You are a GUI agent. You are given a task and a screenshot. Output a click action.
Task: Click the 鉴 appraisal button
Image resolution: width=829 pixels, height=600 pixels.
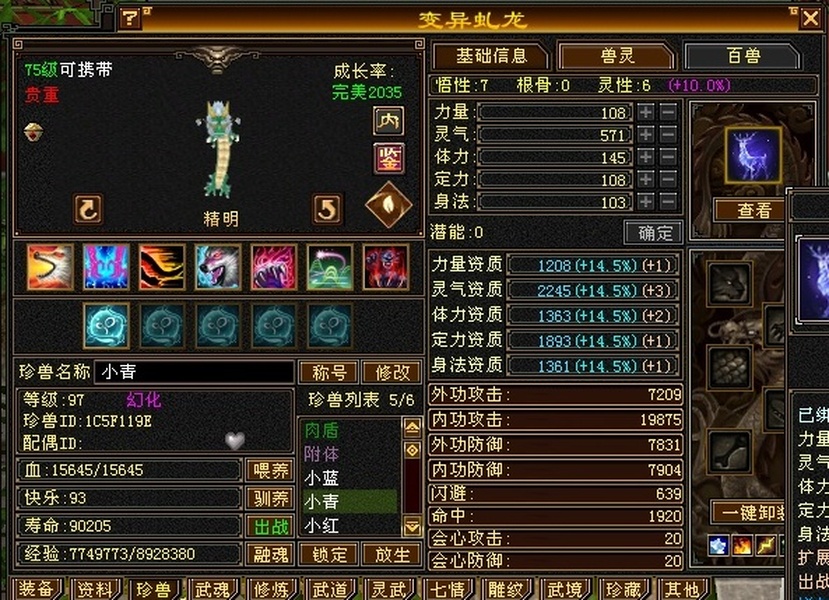388,157
